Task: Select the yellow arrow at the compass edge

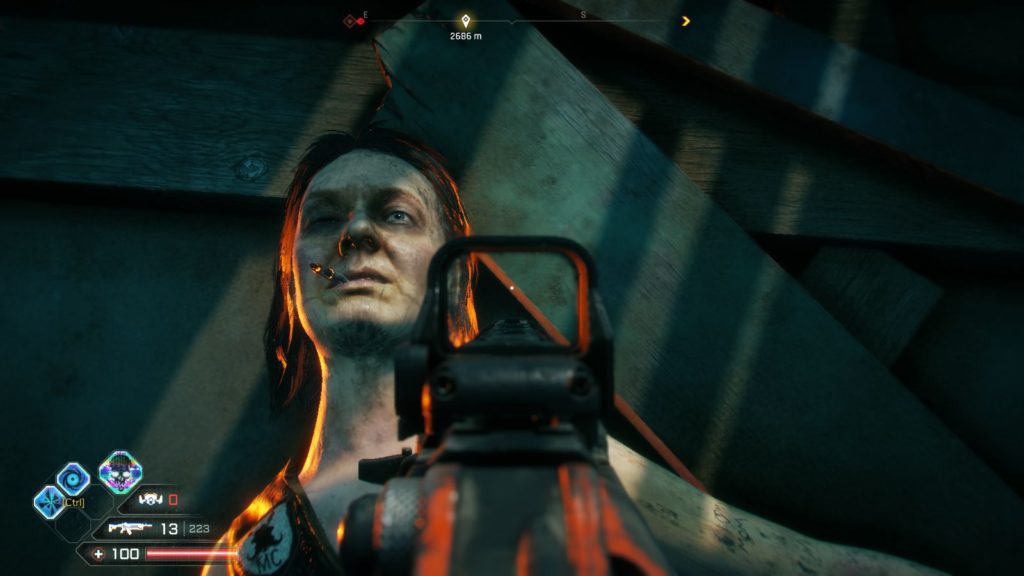Action: pyautogui.click(x=685, y=20)
